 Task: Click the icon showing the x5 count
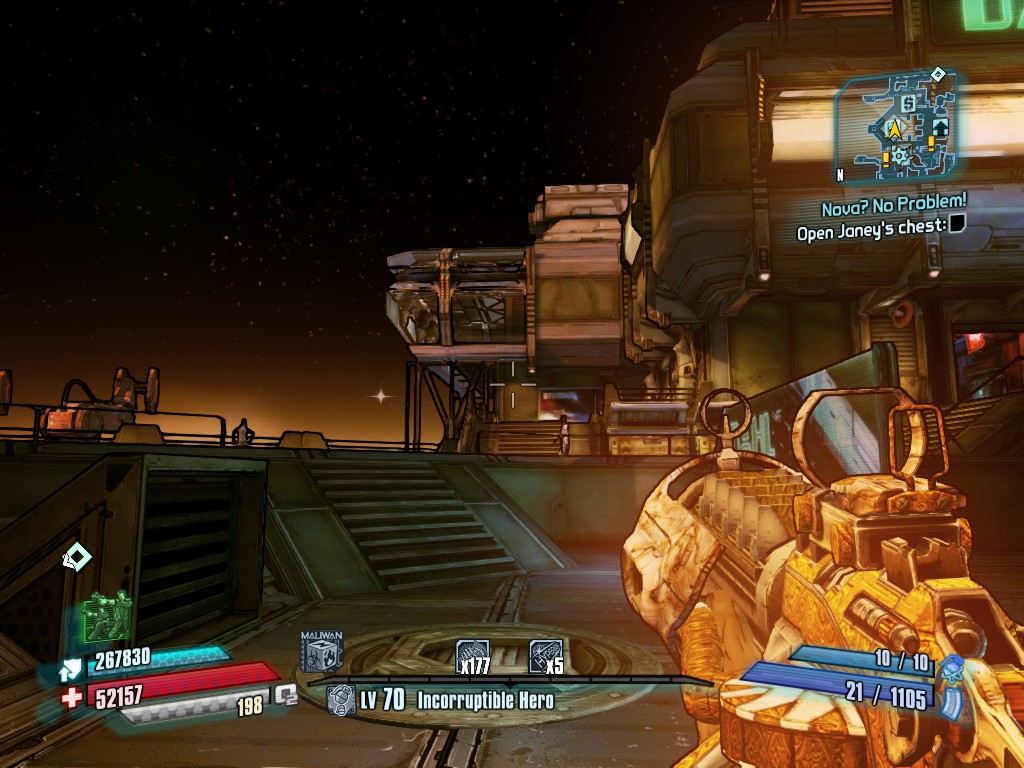click(545, 655)
